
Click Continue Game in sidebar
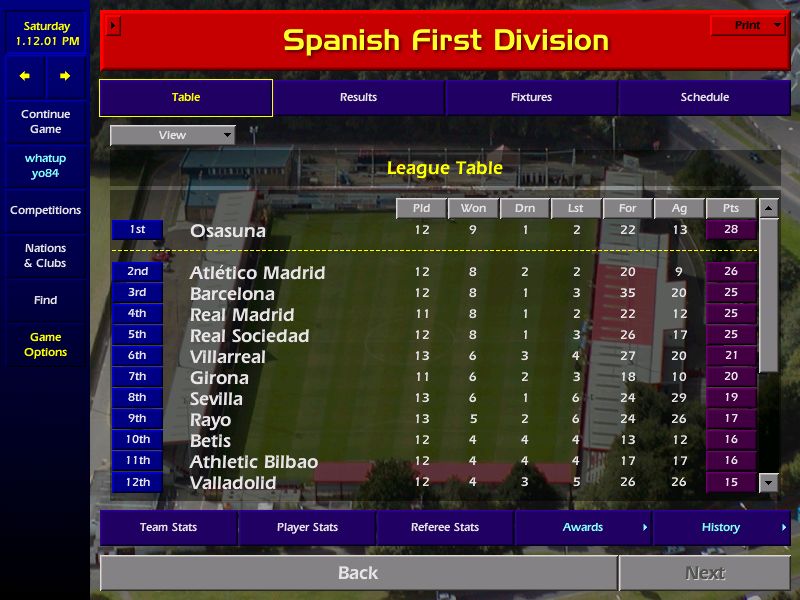click(x=45, y=122)
